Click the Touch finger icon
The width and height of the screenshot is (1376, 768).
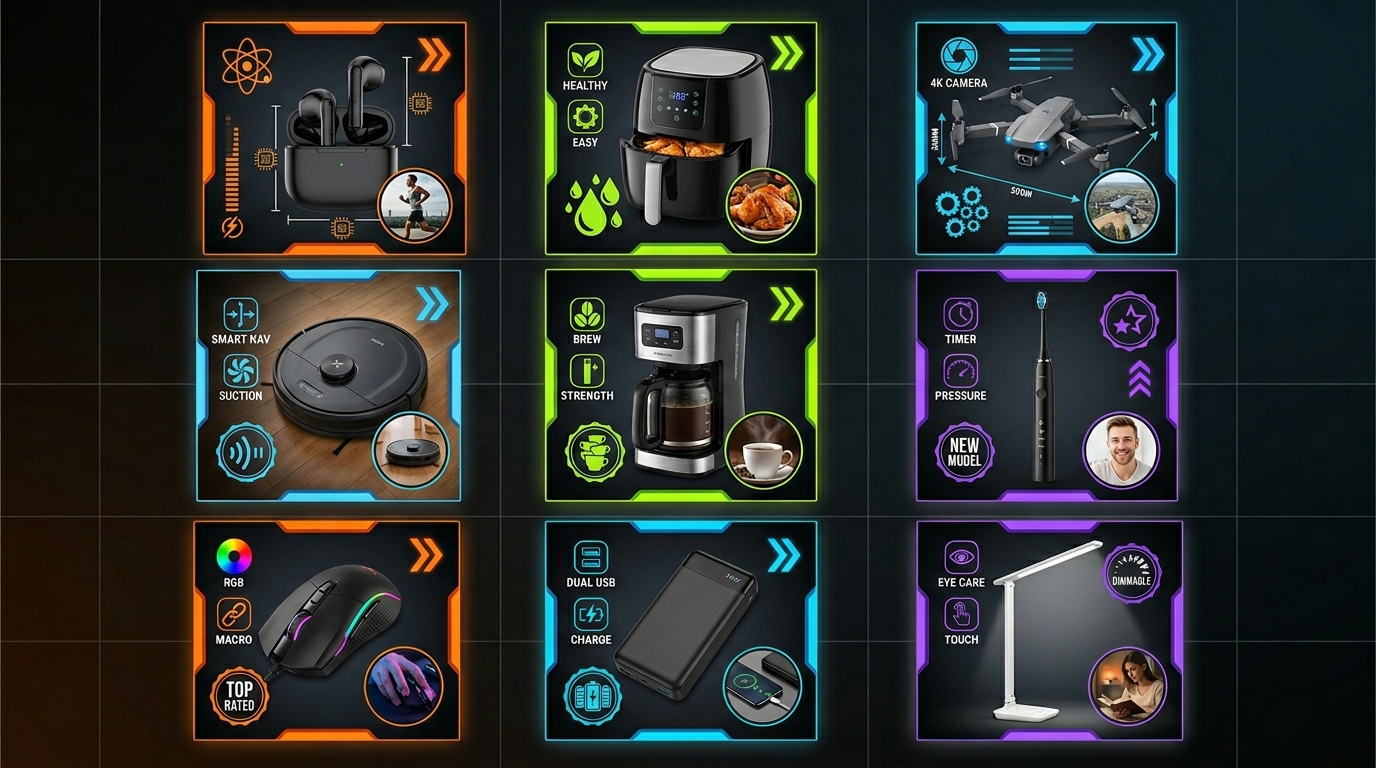pyautogui.click(x=961, y=613)
